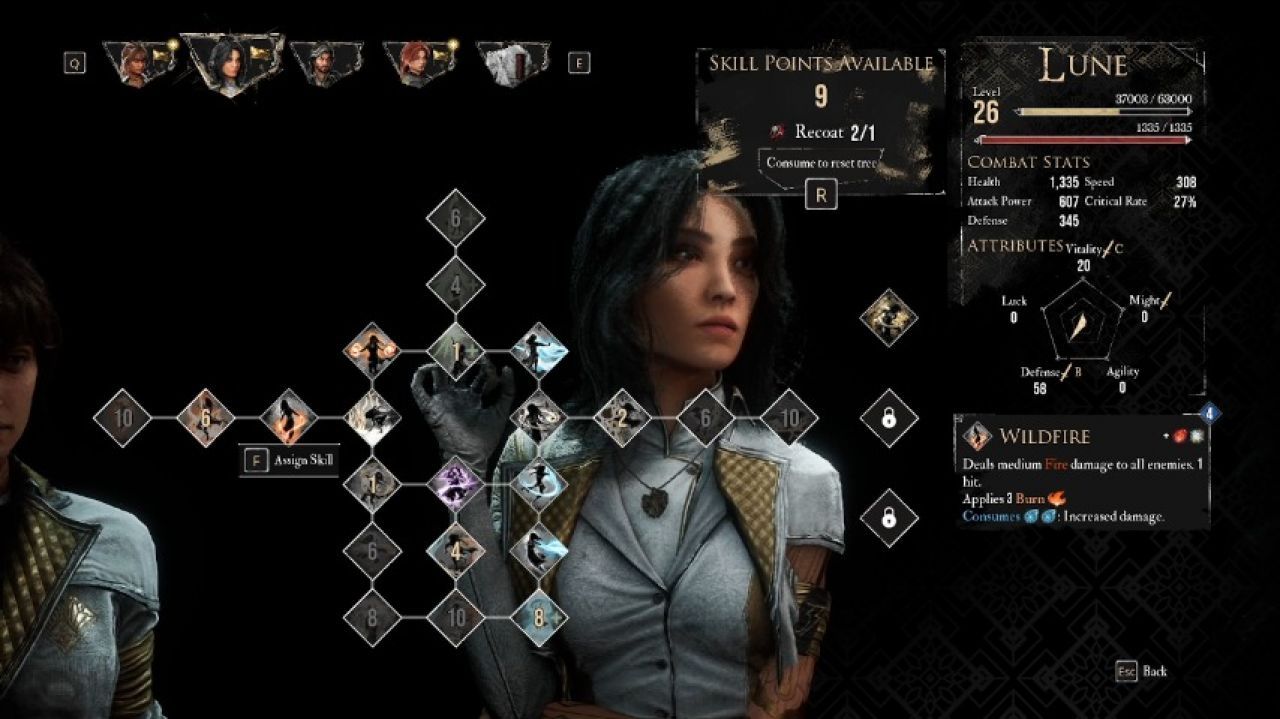Viewport: 1280px width, 719px height.
Task: Go Back from the skill tree screen
Action: 1142,671
